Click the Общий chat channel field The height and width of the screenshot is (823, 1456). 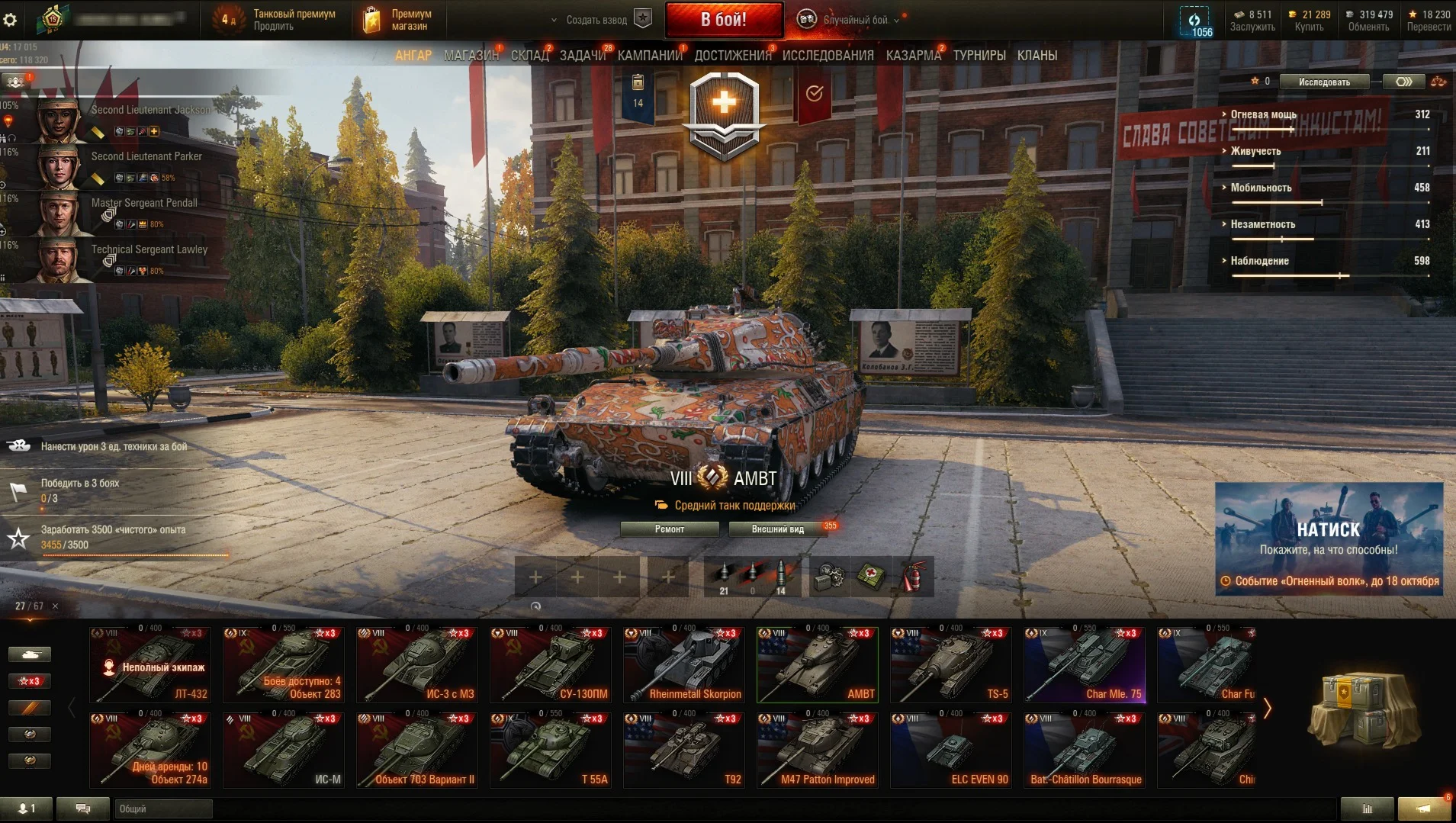(x=163, y=809)
